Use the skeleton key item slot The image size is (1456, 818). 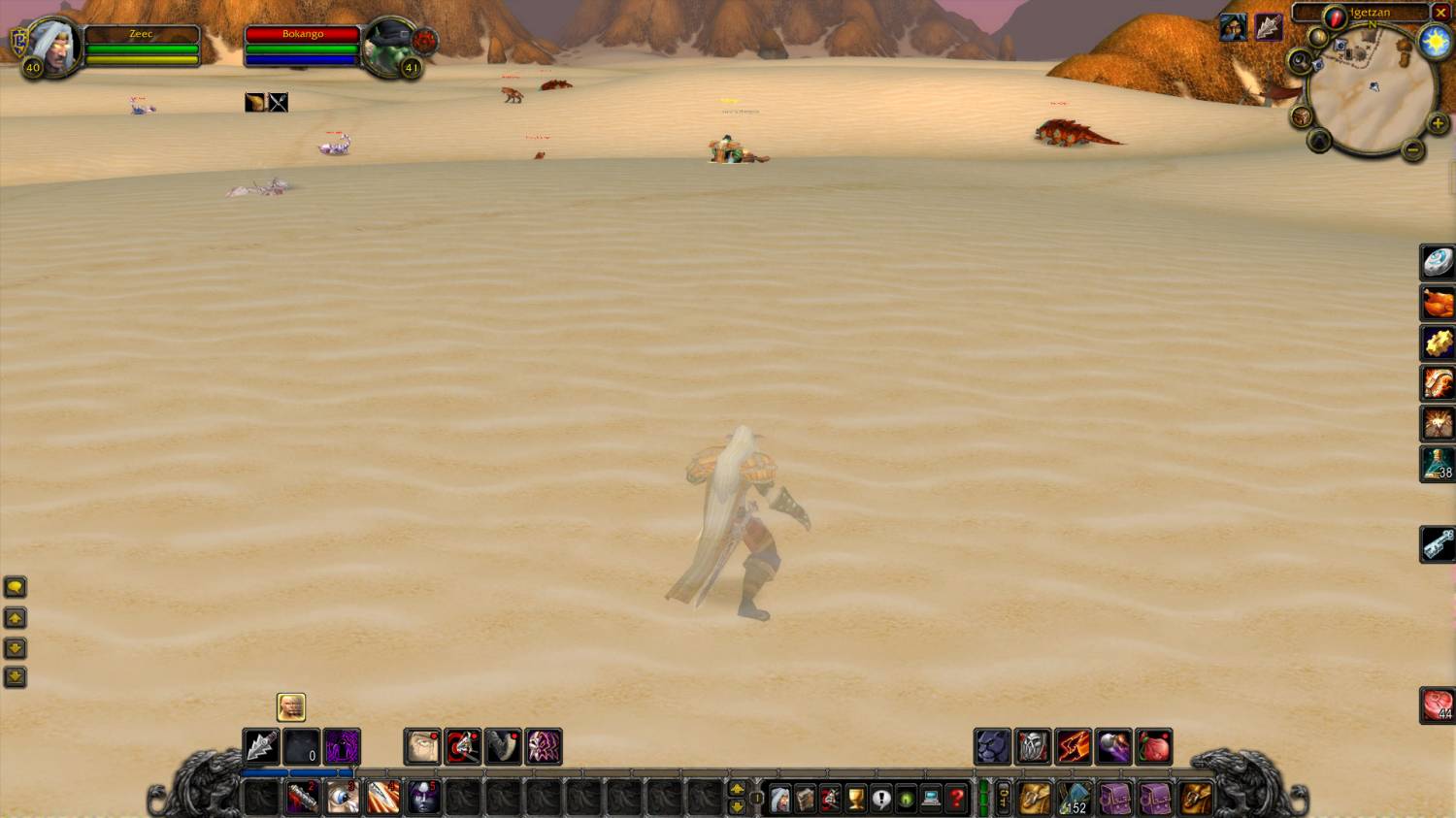pos(1438,544)
